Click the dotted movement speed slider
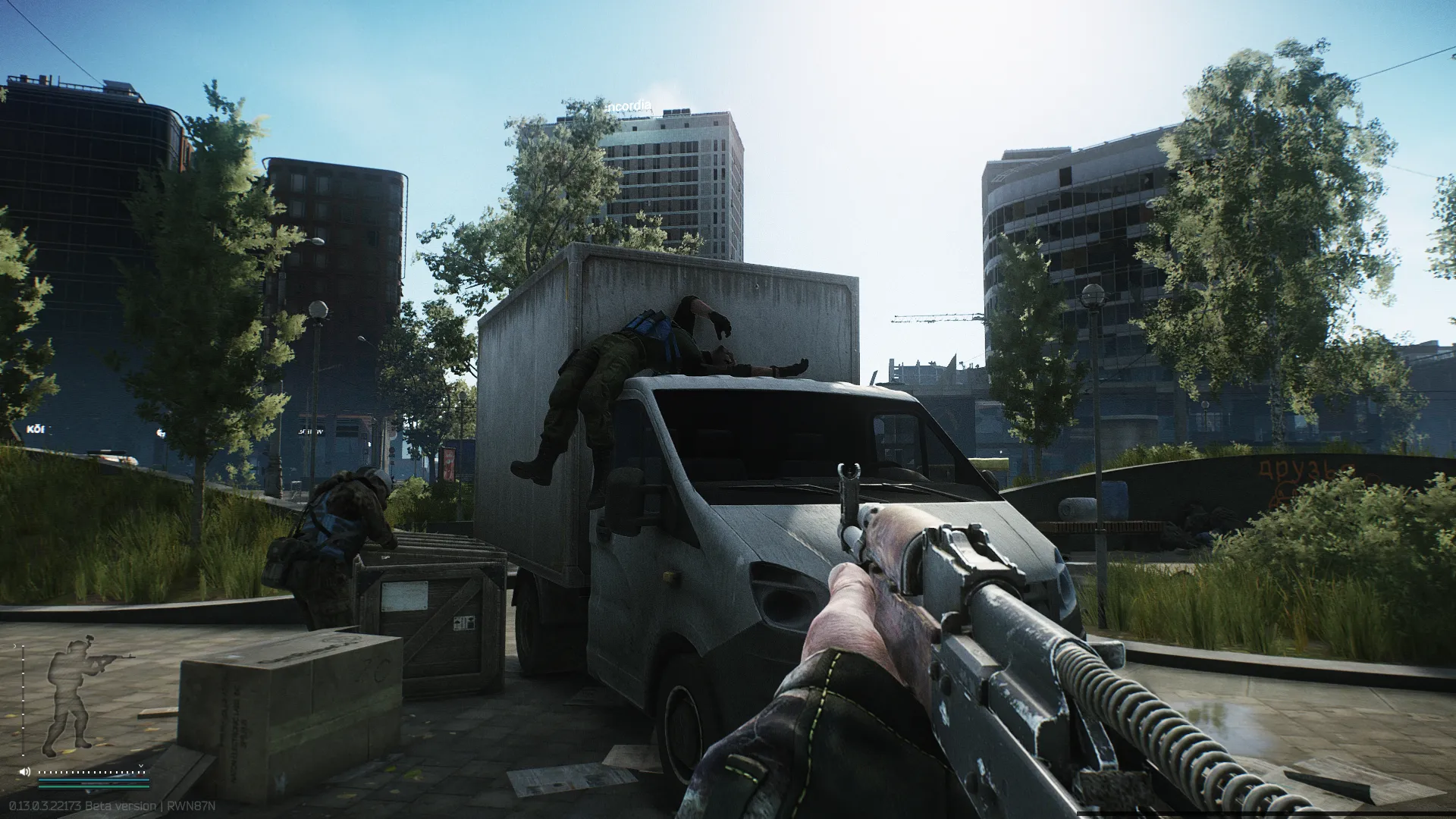The image size is (1456, 819). pos(91,772)
